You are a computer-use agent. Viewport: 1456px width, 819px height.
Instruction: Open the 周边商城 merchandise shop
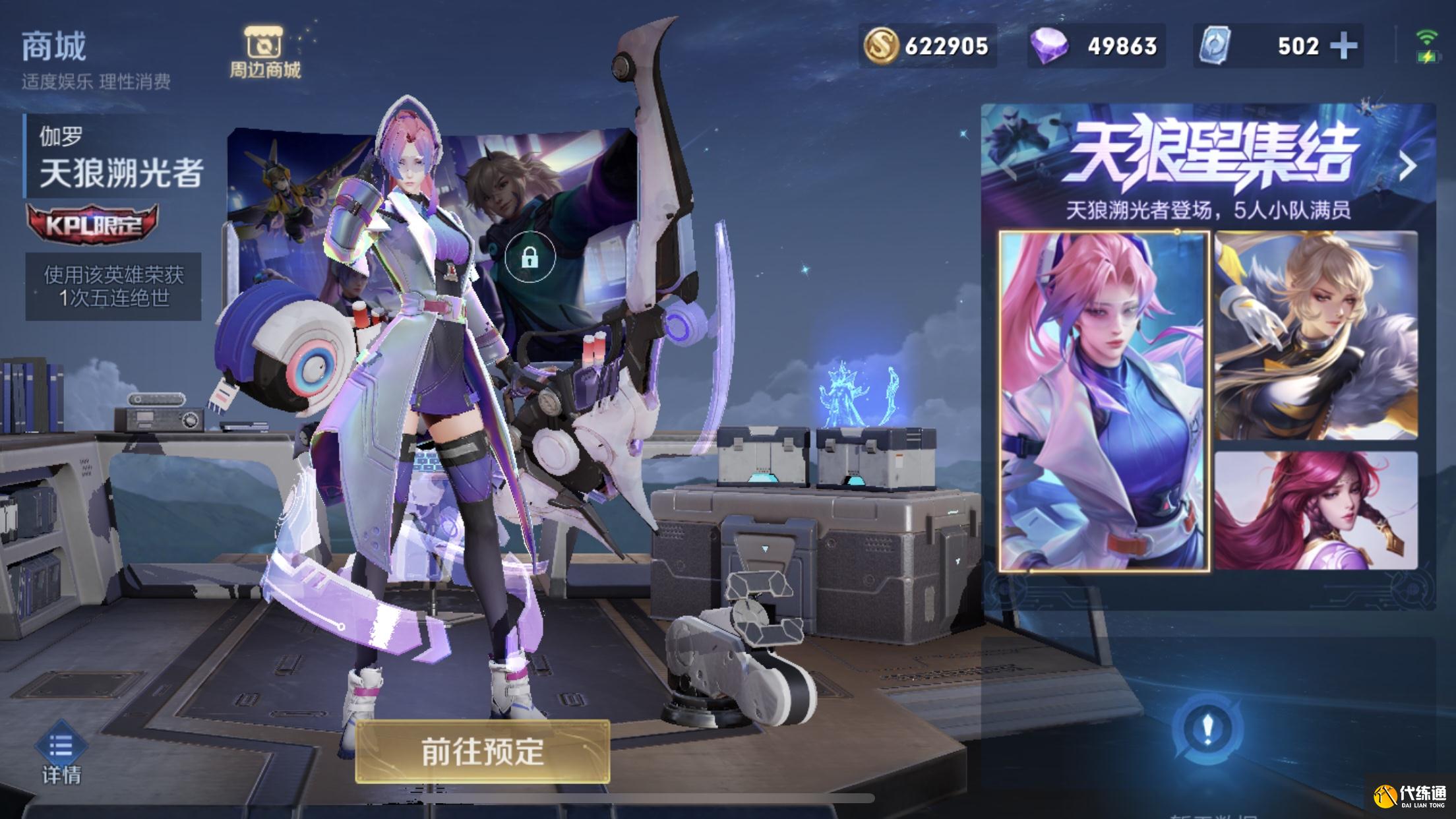click(x=264, y=52)
